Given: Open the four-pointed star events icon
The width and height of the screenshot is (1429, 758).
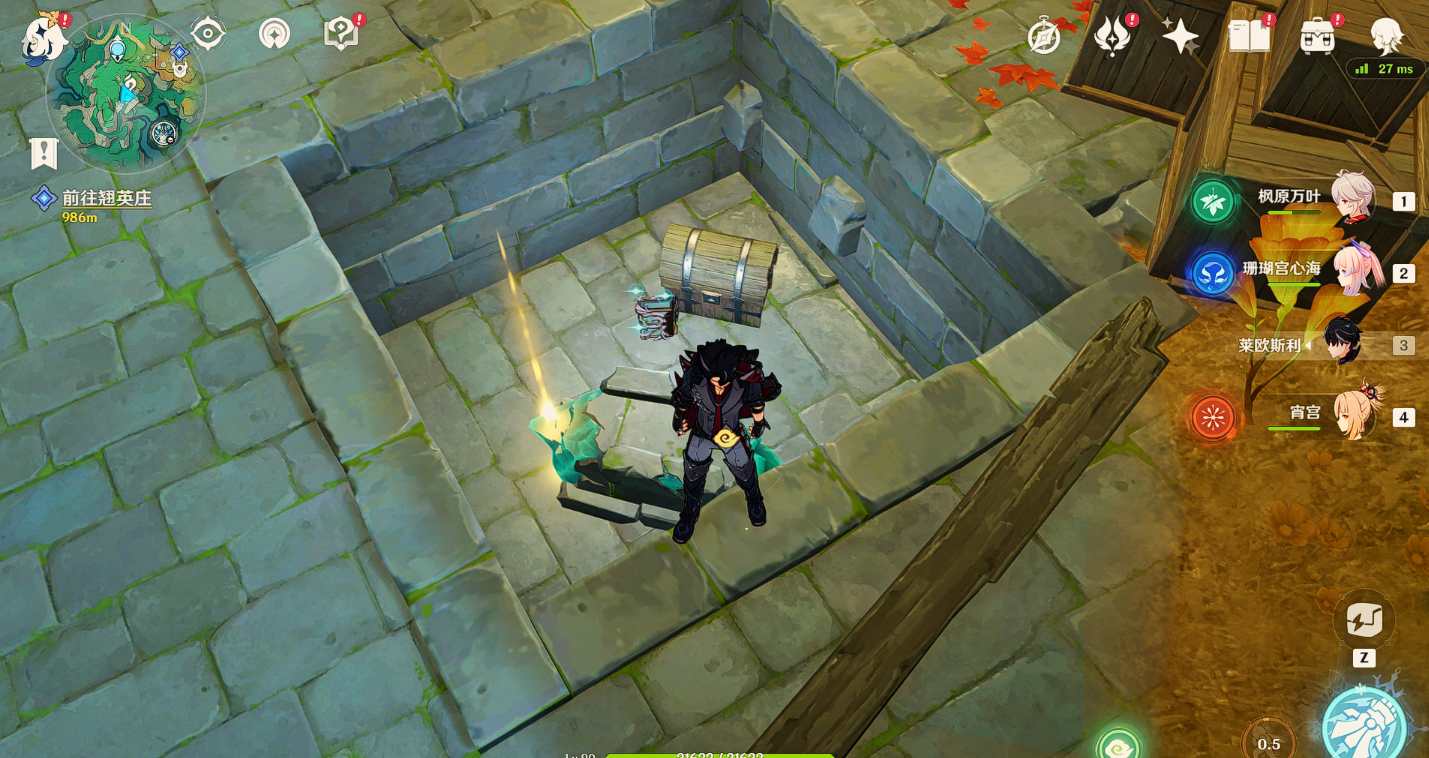Looking at the screenshot, I should coord(1180,37).
